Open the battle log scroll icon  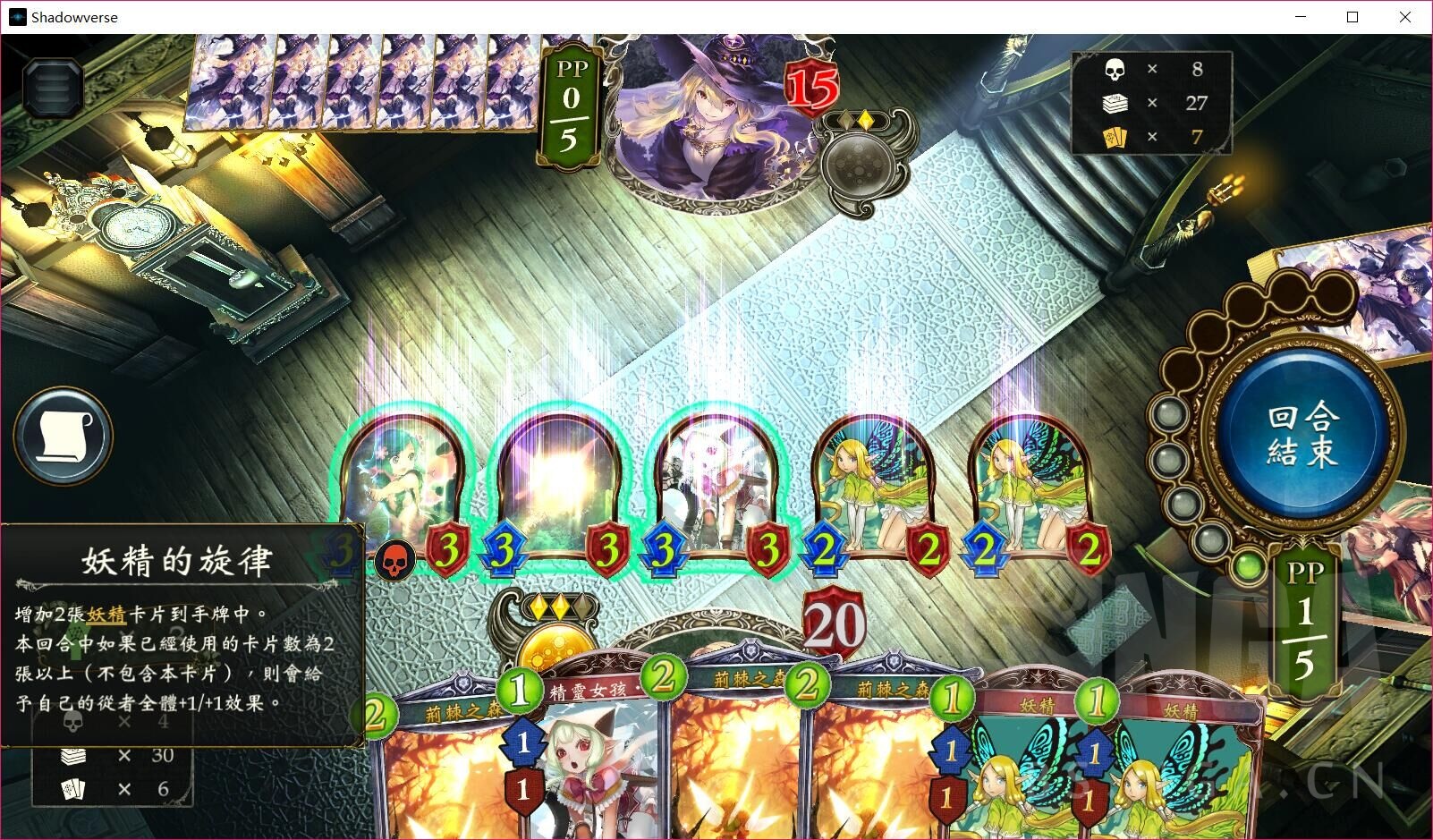coord(63,436)
